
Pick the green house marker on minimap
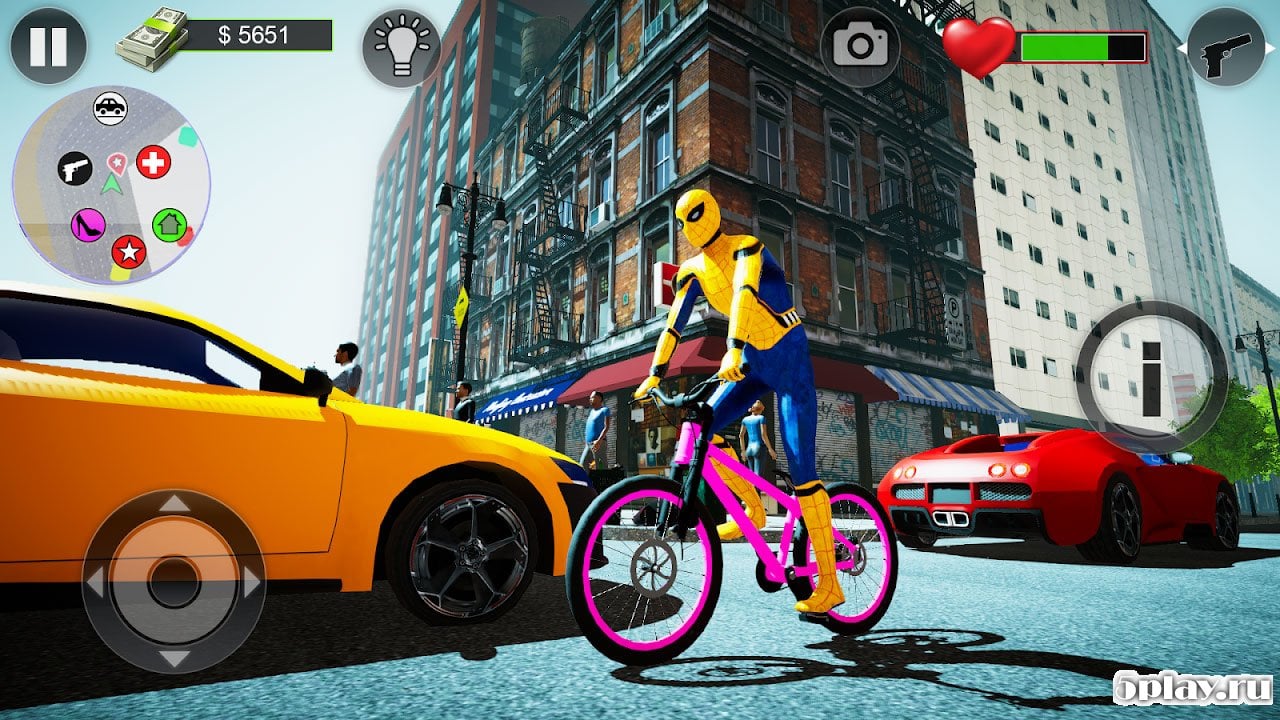coord(169,224)
